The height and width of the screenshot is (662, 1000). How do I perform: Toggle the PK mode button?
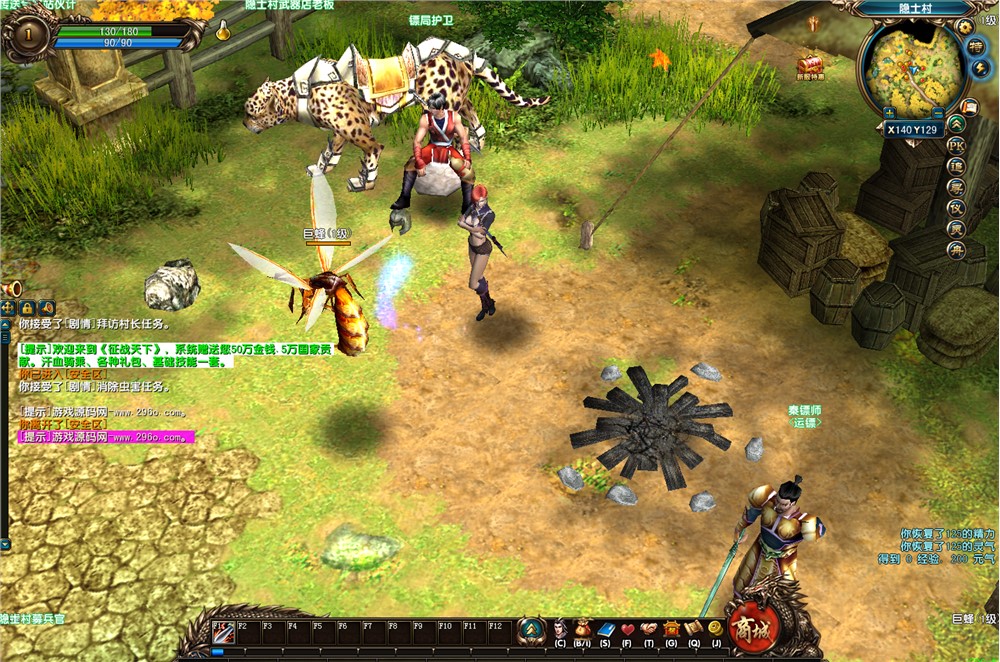click(x=957, y=144)
